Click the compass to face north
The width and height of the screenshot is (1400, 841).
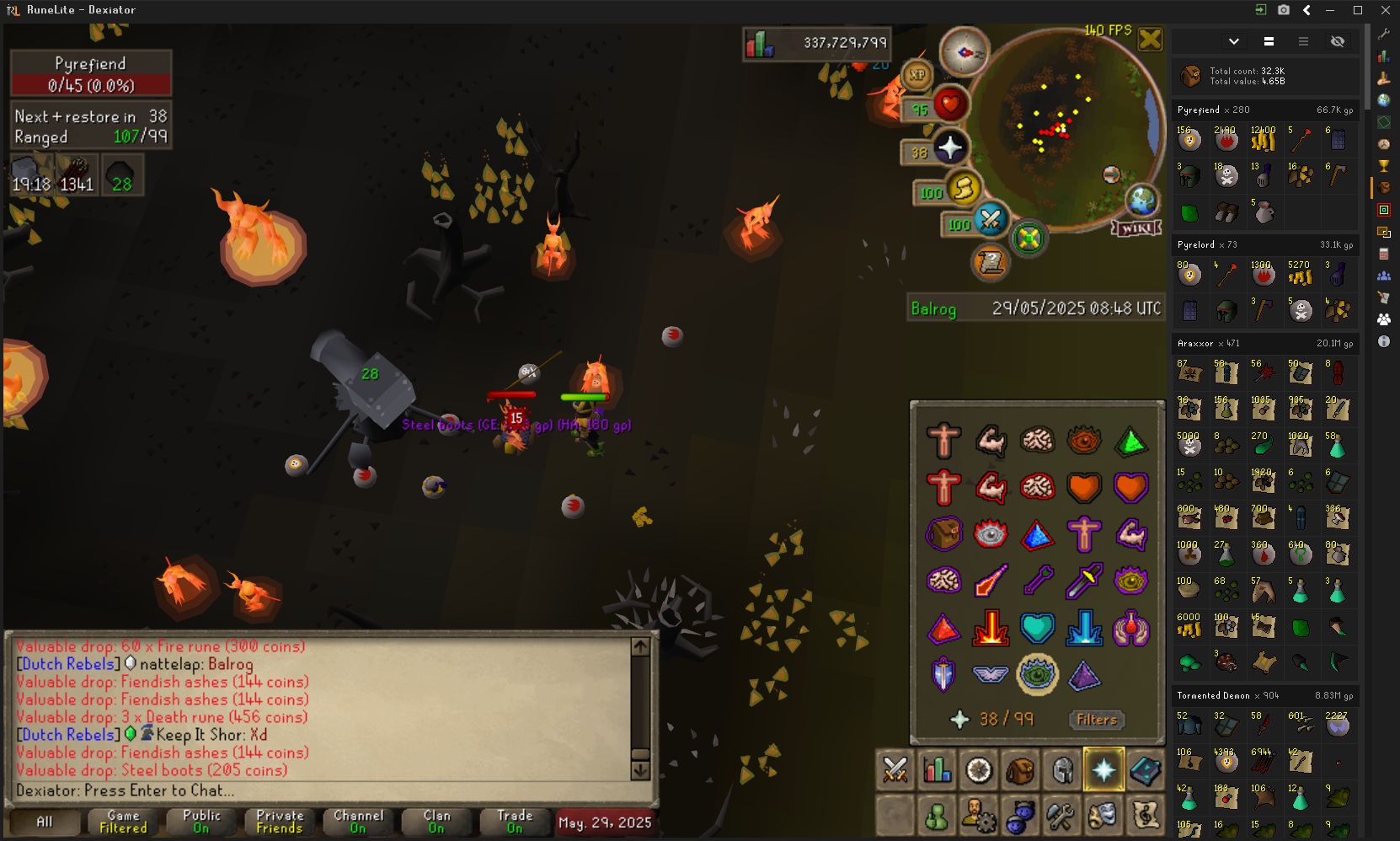tap(964, 52)
